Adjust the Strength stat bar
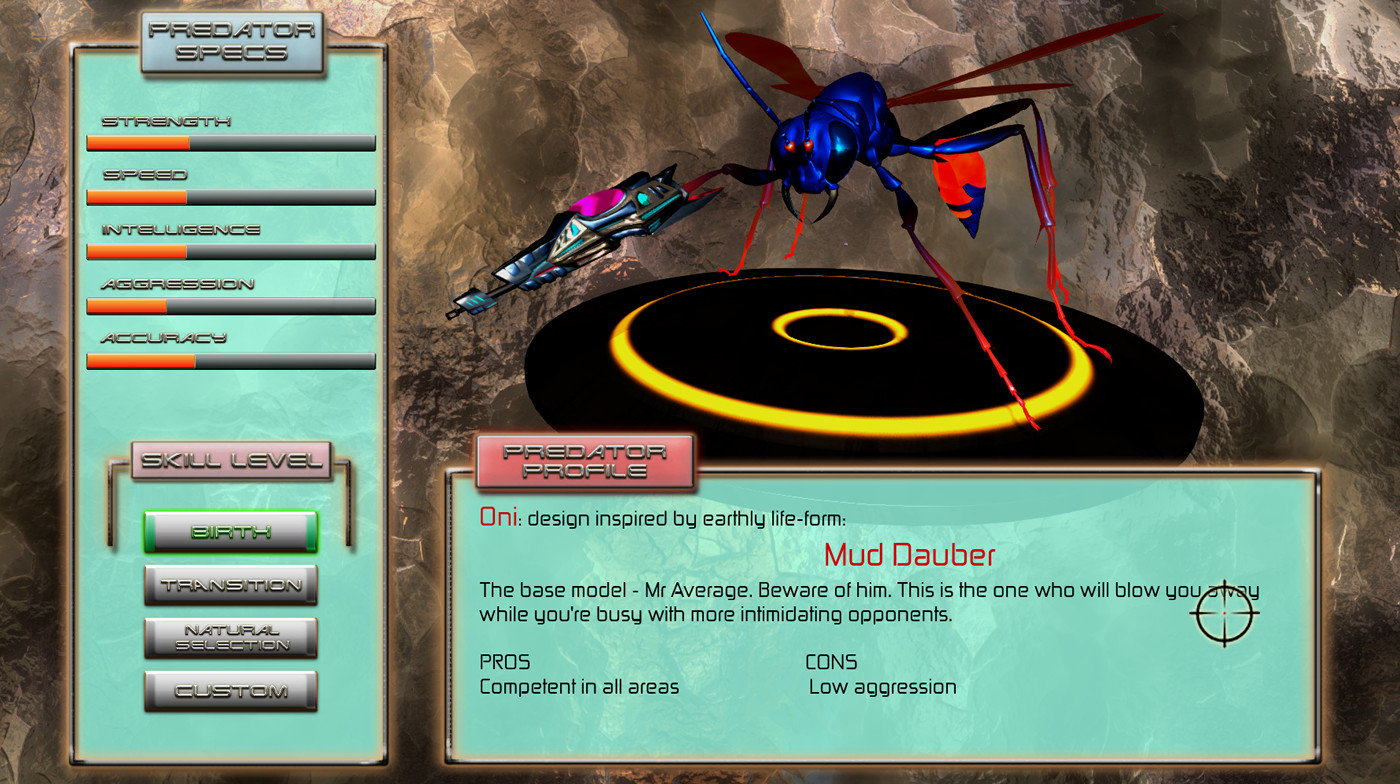The image size is (1400, 784). 230,143
